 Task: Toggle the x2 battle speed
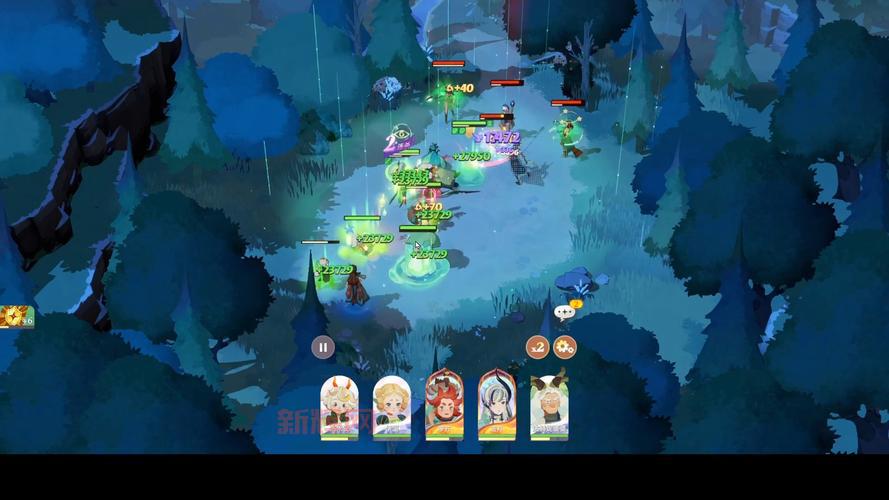point(538,347)
